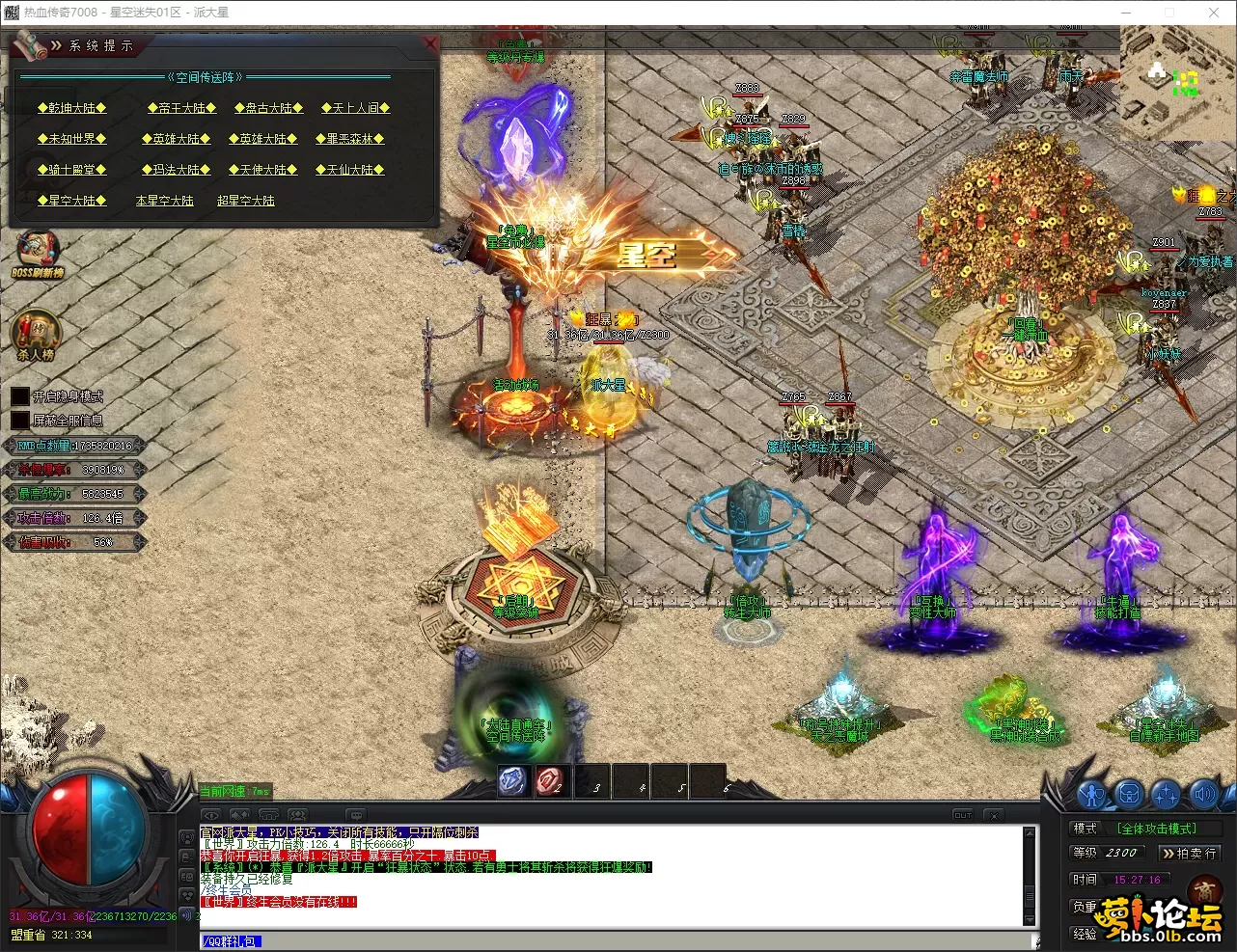The height and width of the screenshot is (952, 1237).
Task: Tick the 屏蔽全服信息 checkbox
Action: click(x=20, y=421)
